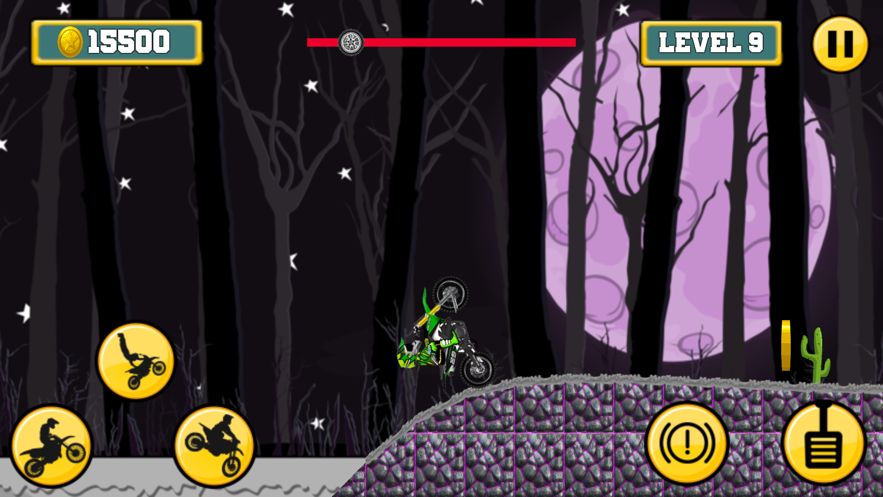Viewport: 883px width, 497px height.
Task: Trigger the rider-off-the-back stunt button
Action: click(x=214, y=445)
